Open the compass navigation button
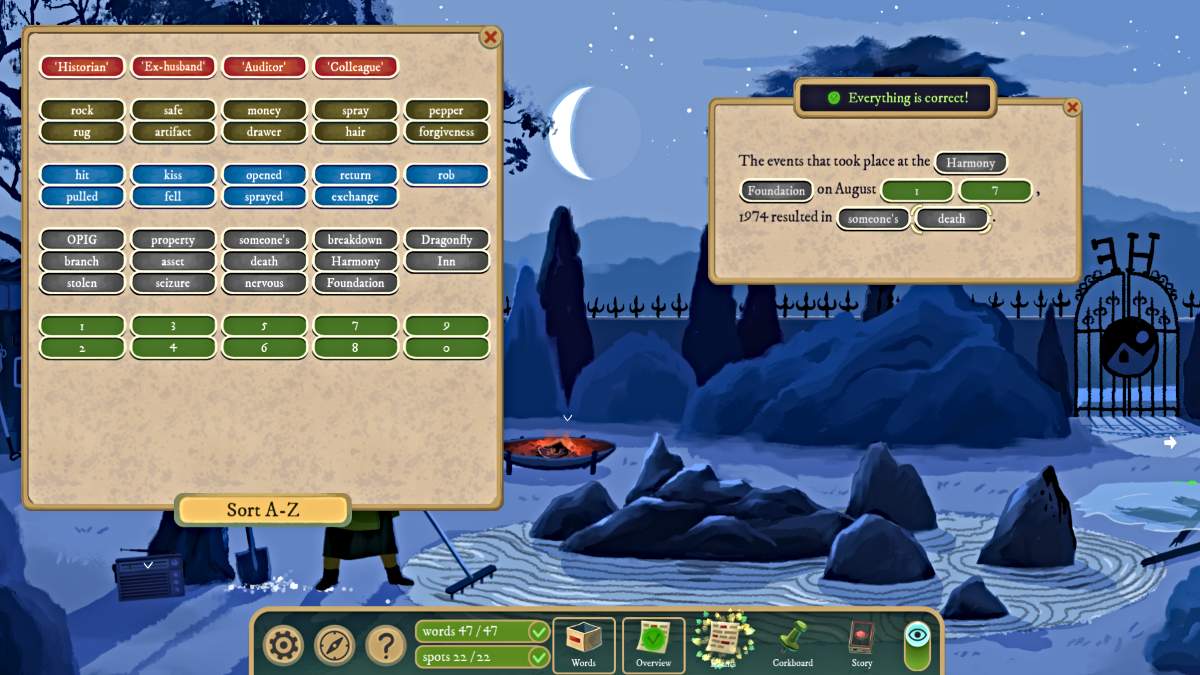The width and height of the screenshot is (1200, 675). coord(335,645)
